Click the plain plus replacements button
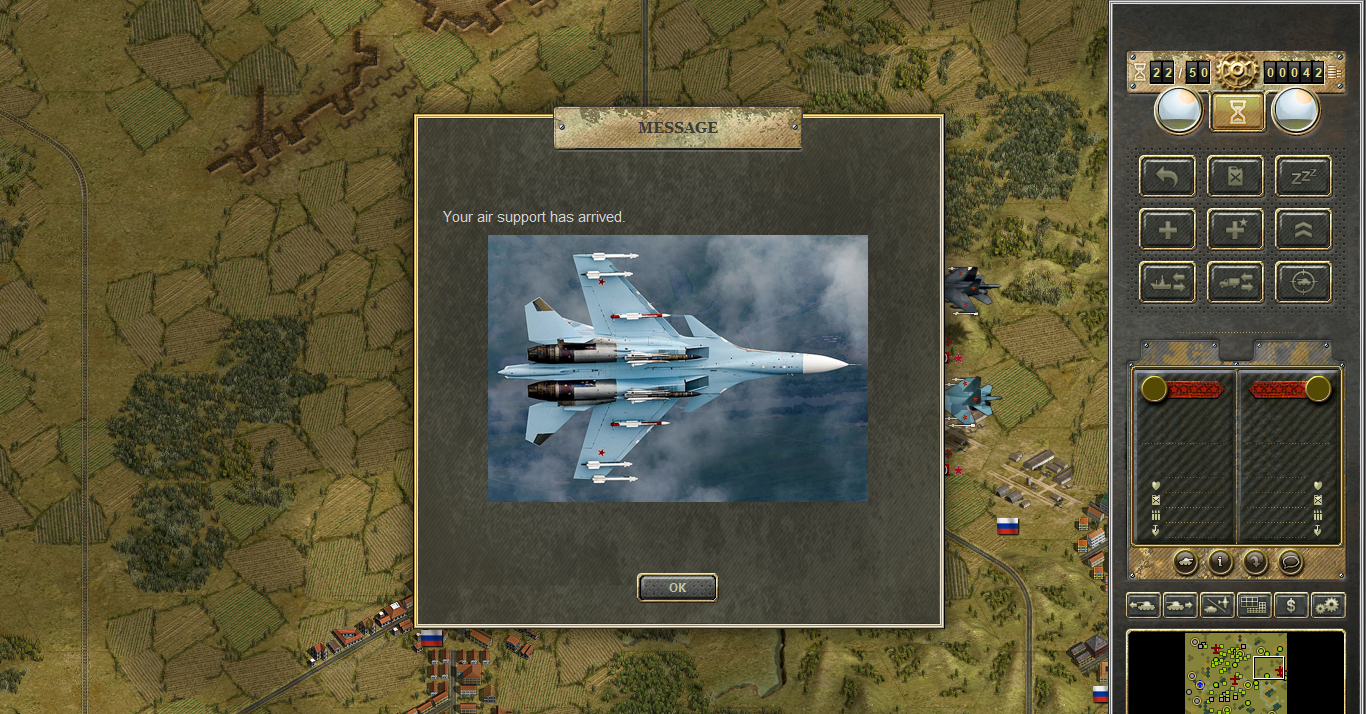The width and height of the screenshot is (1366, 714). point(1167,230)
